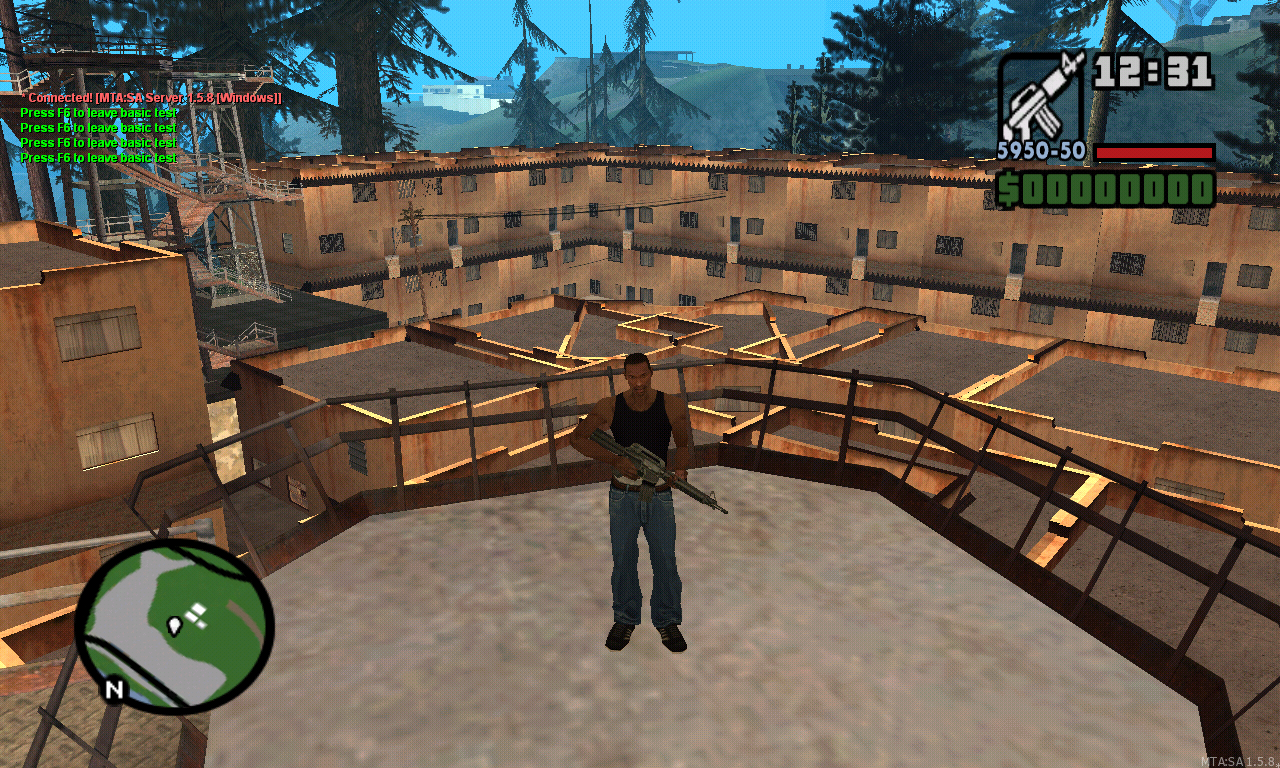
Task: Click a 'Press F6 to leave basic test' message
Action: (97, 113)
